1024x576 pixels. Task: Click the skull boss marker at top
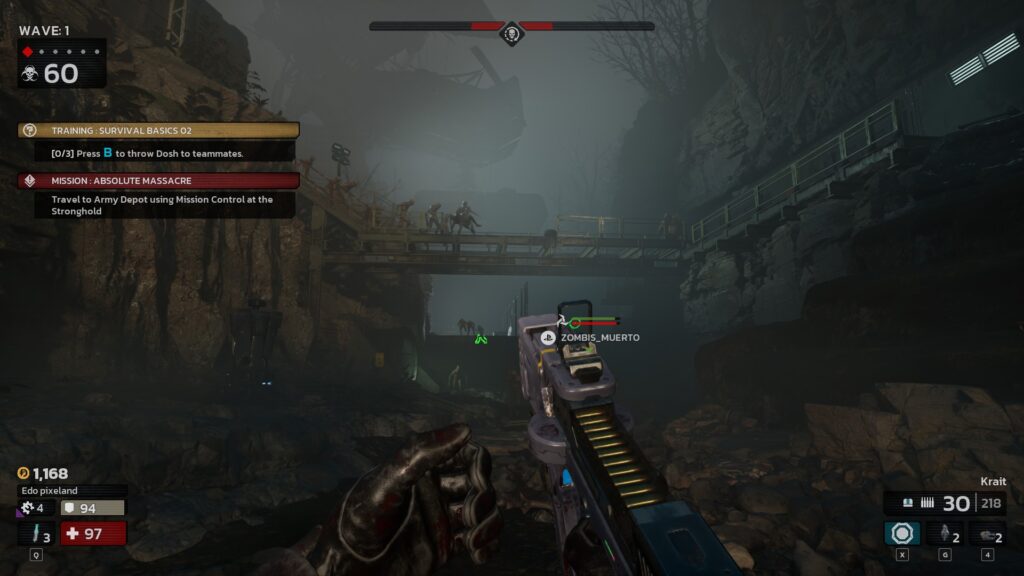(x=512, y=35)
